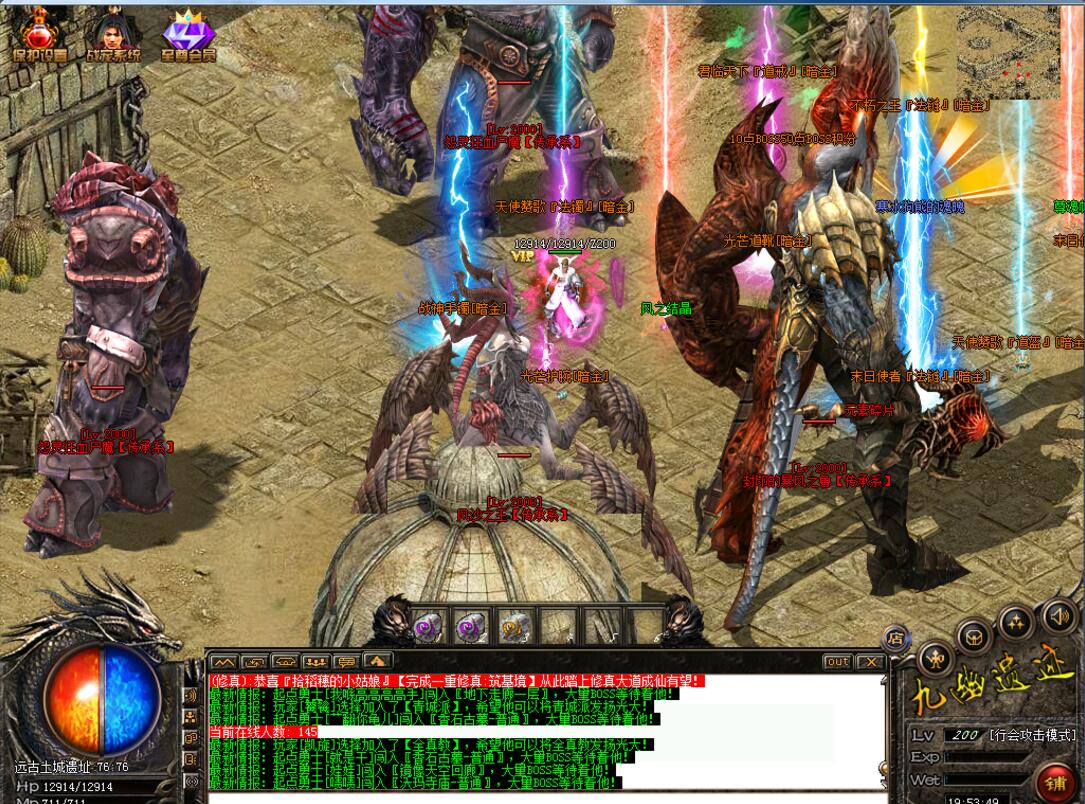
Task: Open the skills round button with stars
Action: click(x=1016, y=621)
